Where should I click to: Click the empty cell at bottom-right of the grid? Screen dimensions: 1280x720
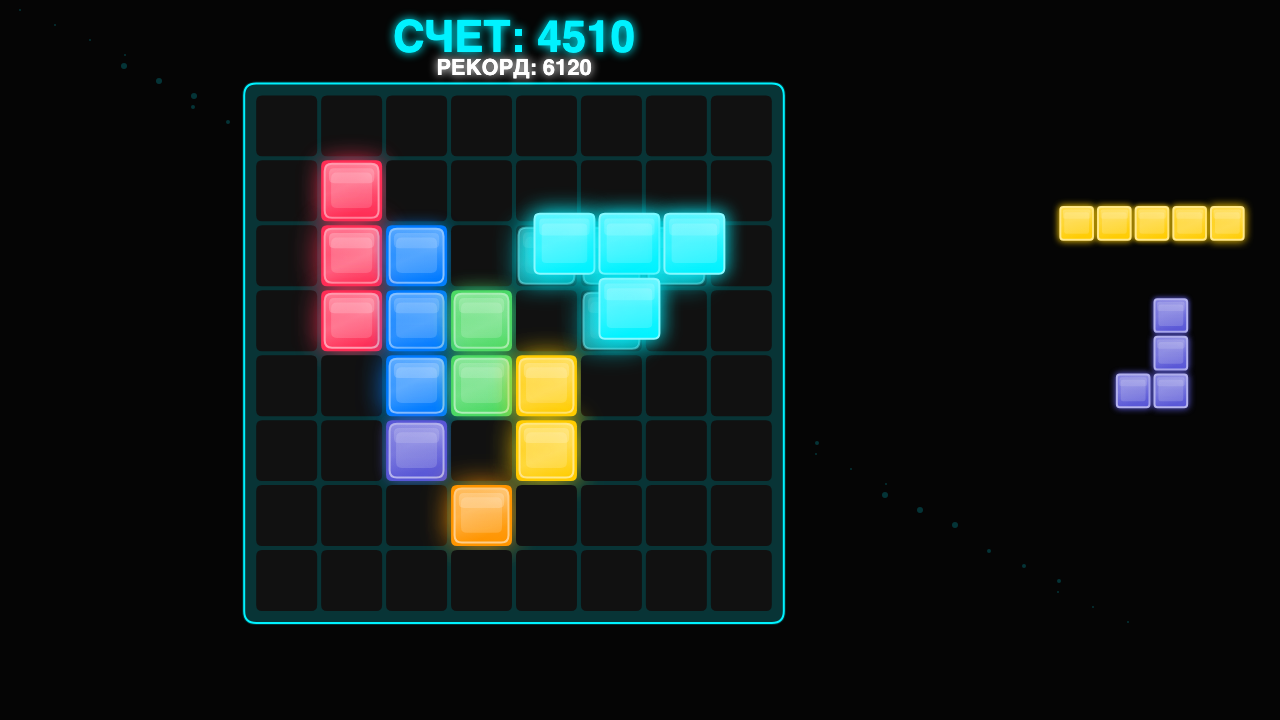pyautogui.click(x=743, y=580)
